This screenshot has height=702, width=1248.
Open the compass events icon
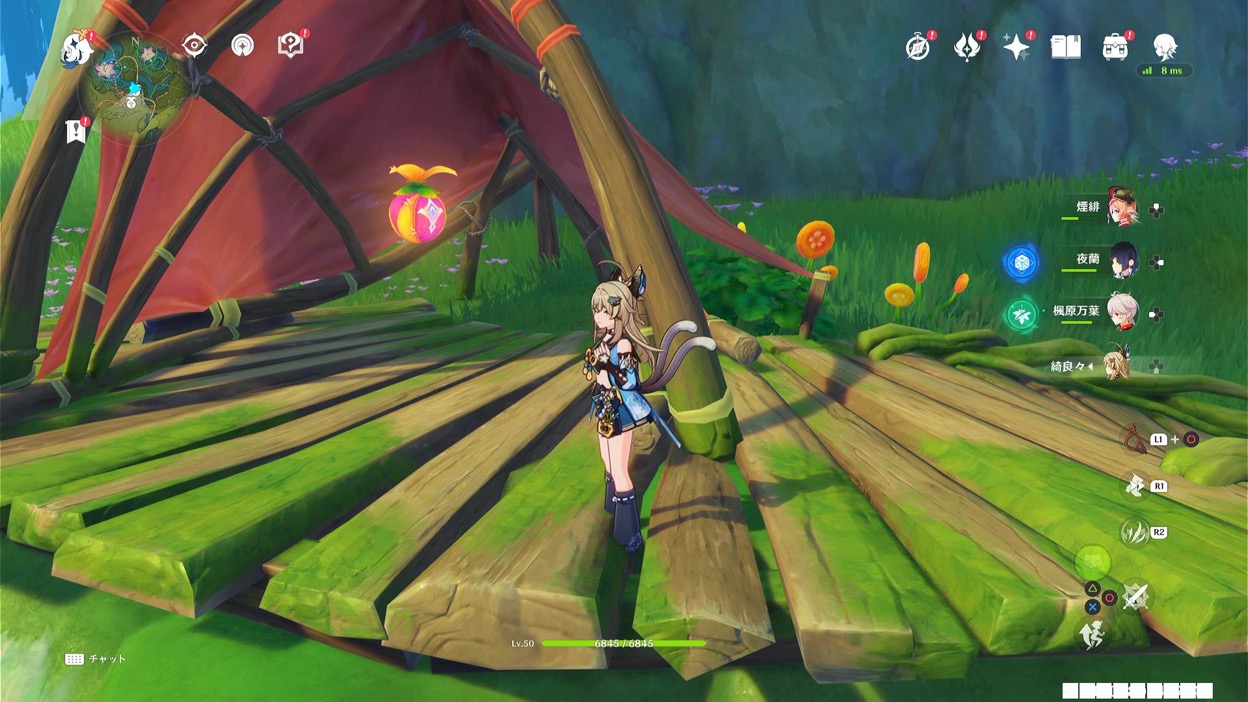tap(918, 46)
